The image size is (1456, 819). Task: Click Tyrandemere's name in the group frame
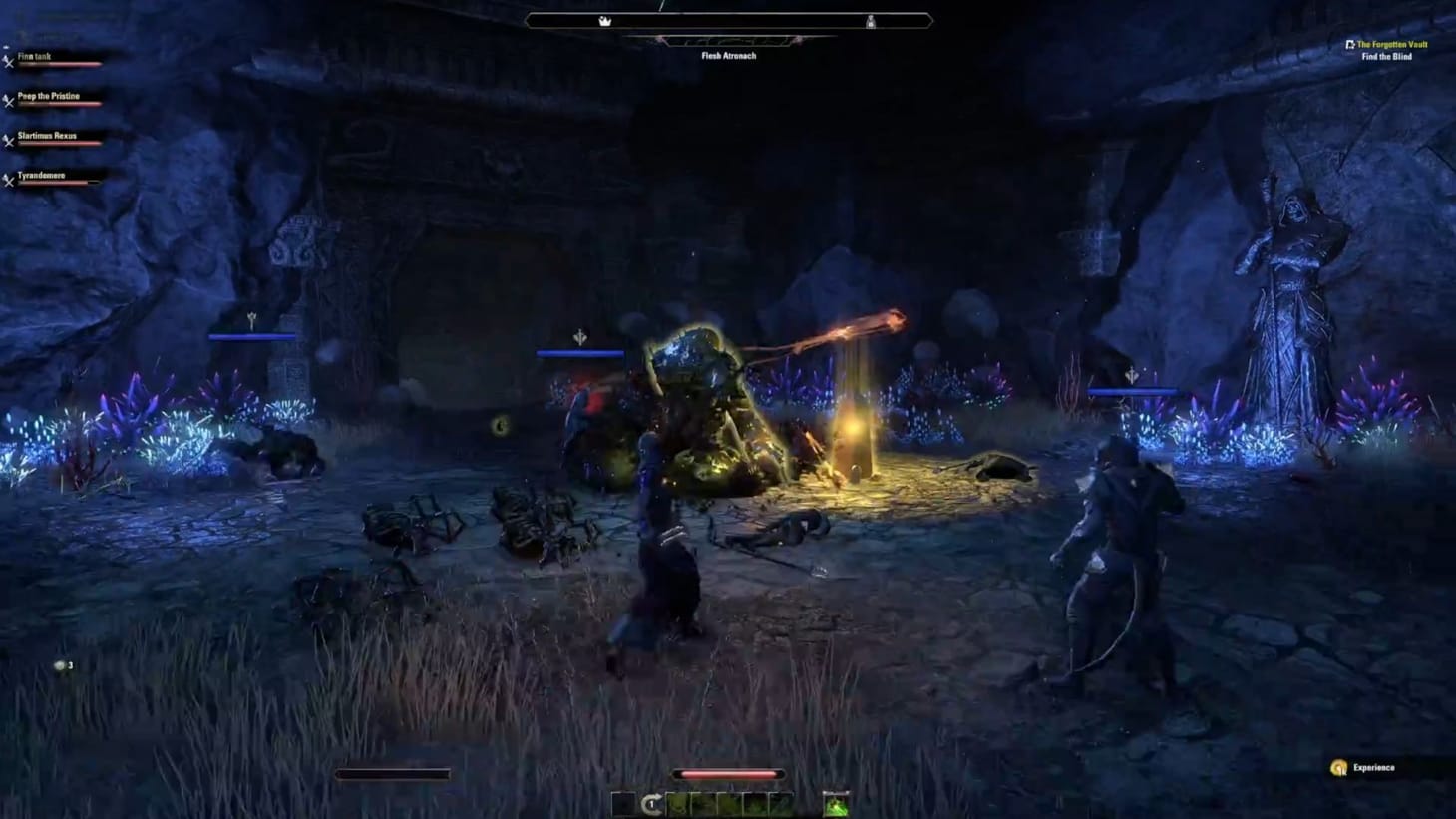[44, 175]
